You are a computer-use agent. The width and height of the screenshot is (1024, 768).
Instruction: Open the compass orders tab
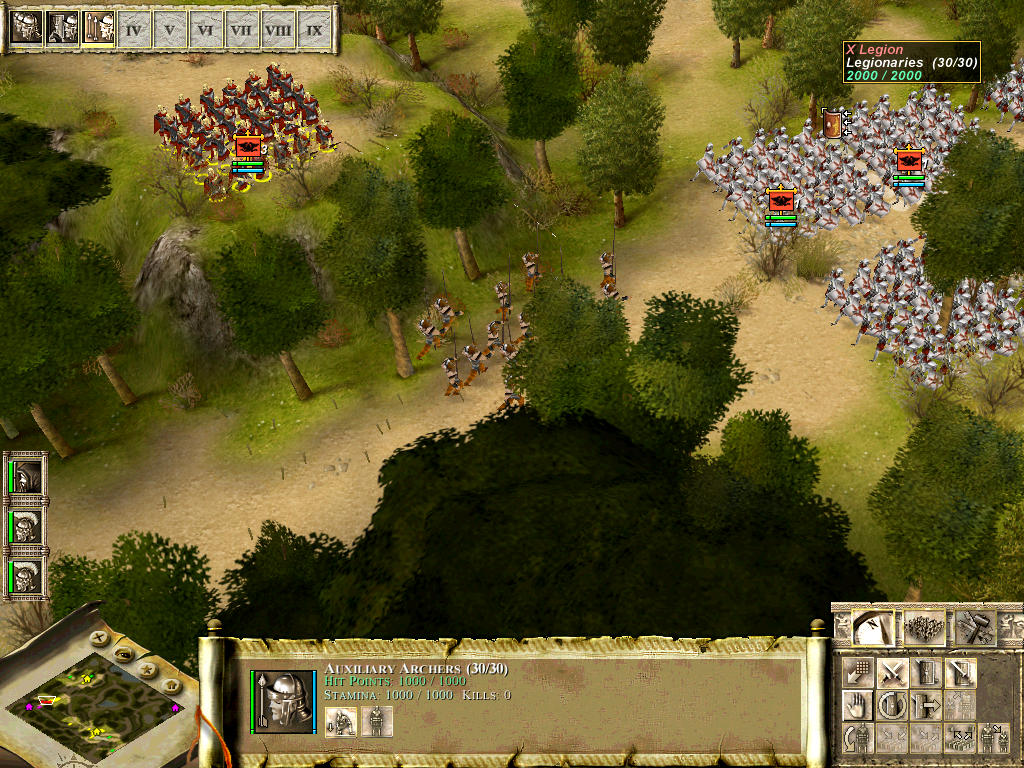click(872, 627)
